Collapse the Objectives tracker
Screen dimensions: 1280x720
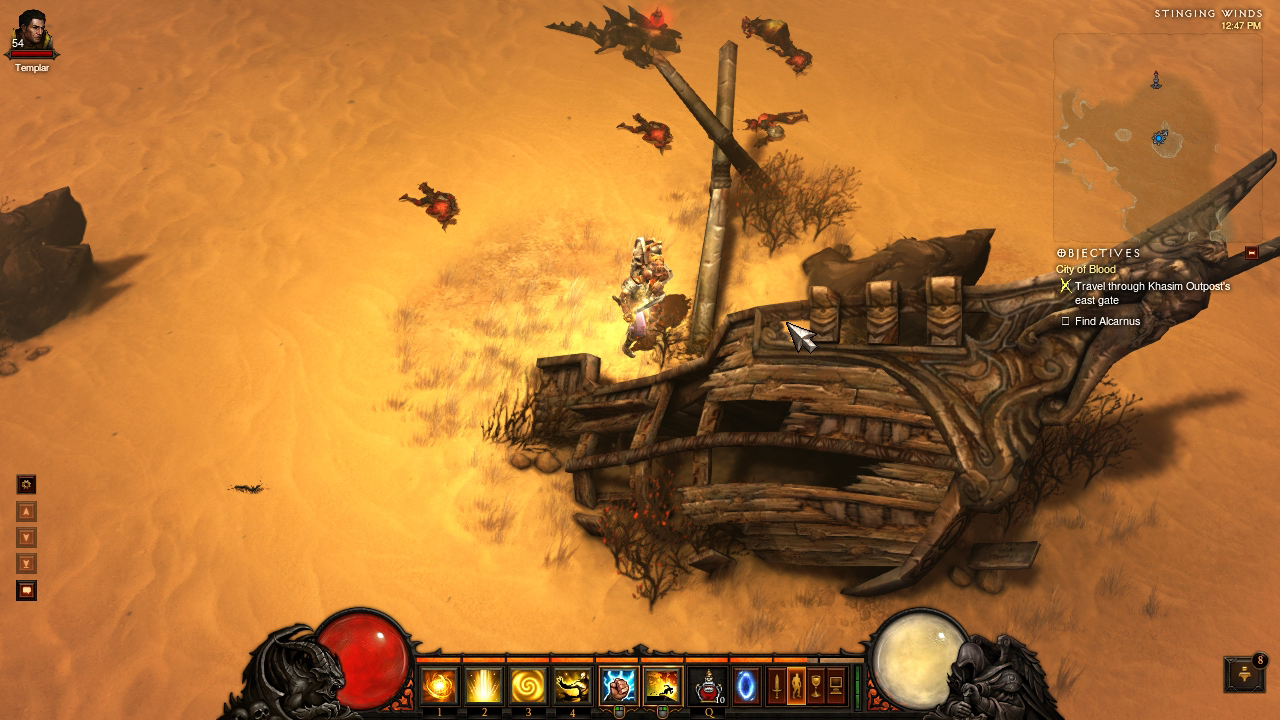click(1251, 253)
